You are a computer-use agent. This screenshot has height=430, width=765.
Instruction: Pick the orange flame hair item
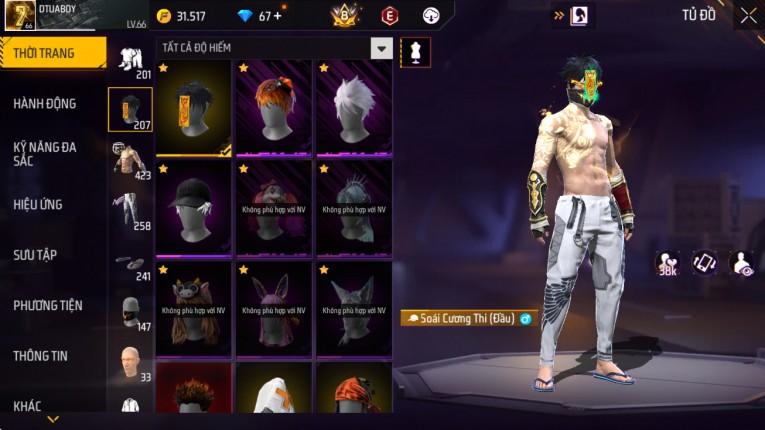(x=274, y=108)
